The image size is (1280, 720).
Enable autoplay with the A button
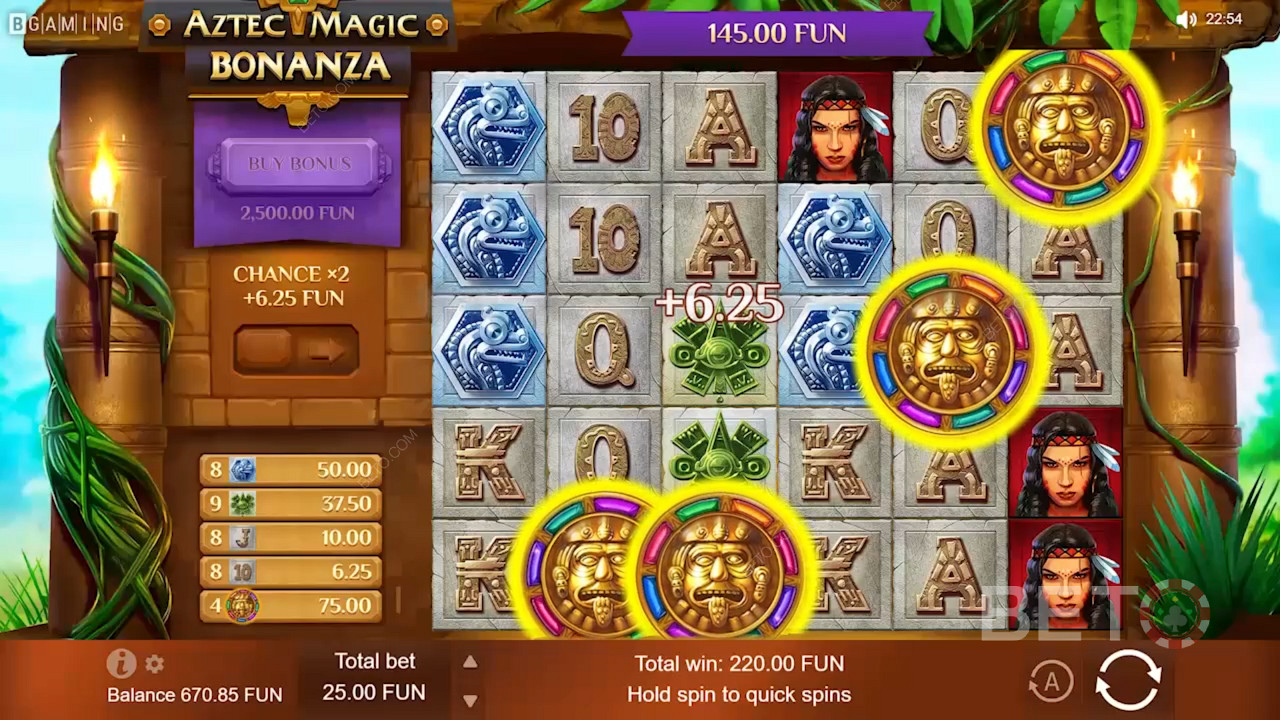(1050, 682)
